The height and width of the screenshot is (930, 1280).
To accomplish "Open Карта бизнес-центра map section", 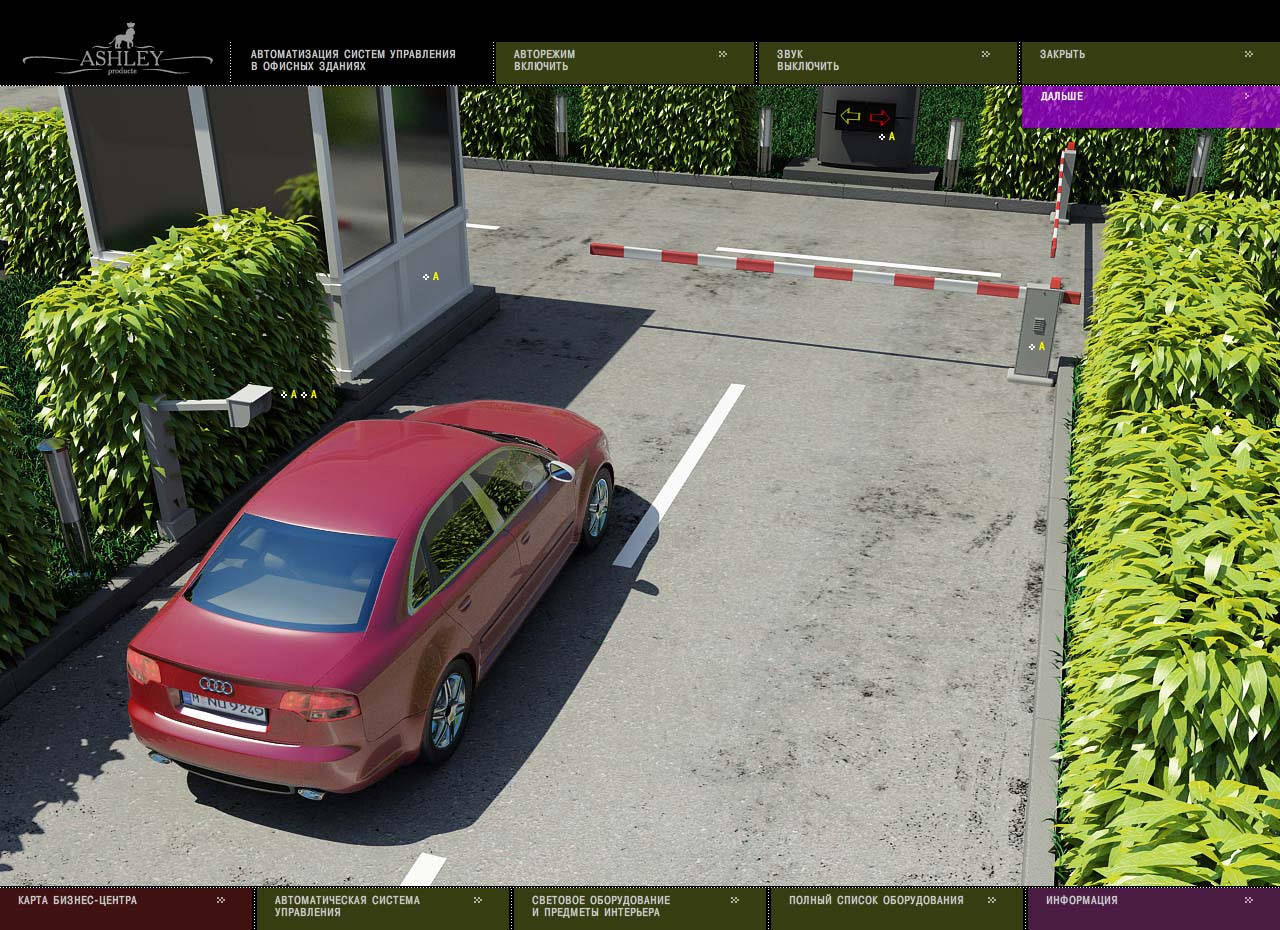I will (x=124, y=902).
